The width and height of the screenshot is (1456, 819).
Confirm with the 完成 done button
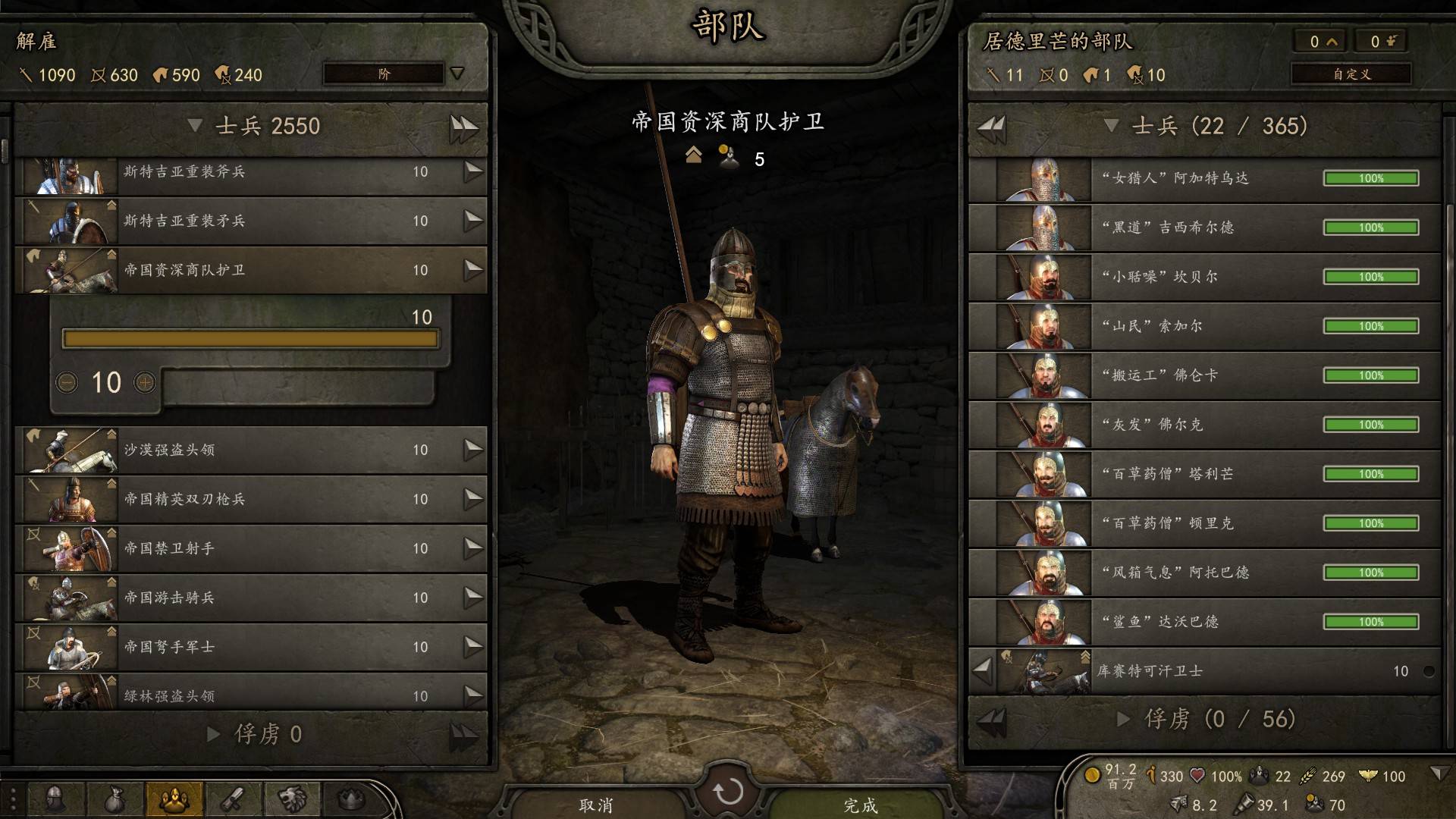tap(860, 805)
